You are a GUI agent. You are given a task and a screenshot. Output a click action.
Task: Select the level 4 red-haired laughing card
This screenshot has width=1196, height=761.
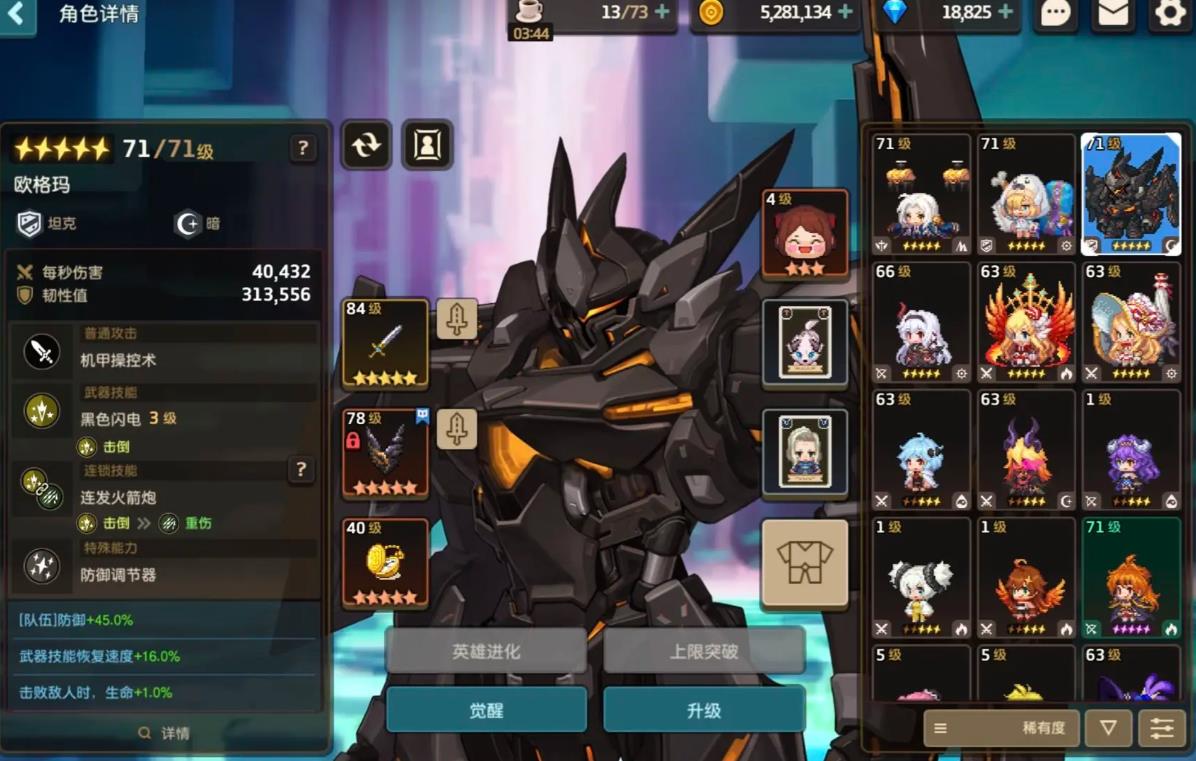click(x=805, y=234)
